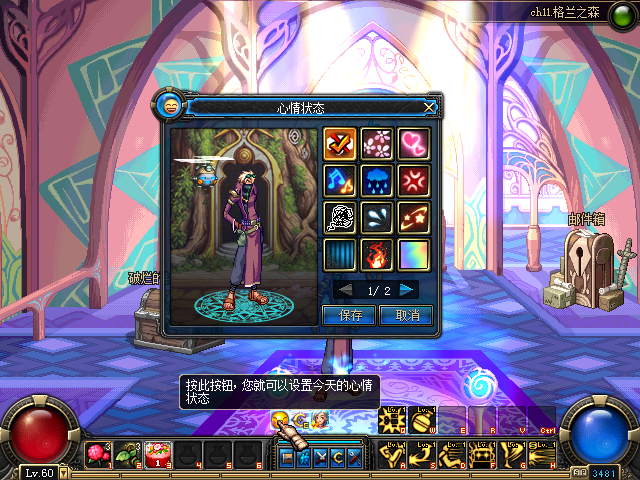The height and width of the screenshot is (480, 640).
Task: Pick the tangled scribble mood icon
Action: tap(340, 218)
